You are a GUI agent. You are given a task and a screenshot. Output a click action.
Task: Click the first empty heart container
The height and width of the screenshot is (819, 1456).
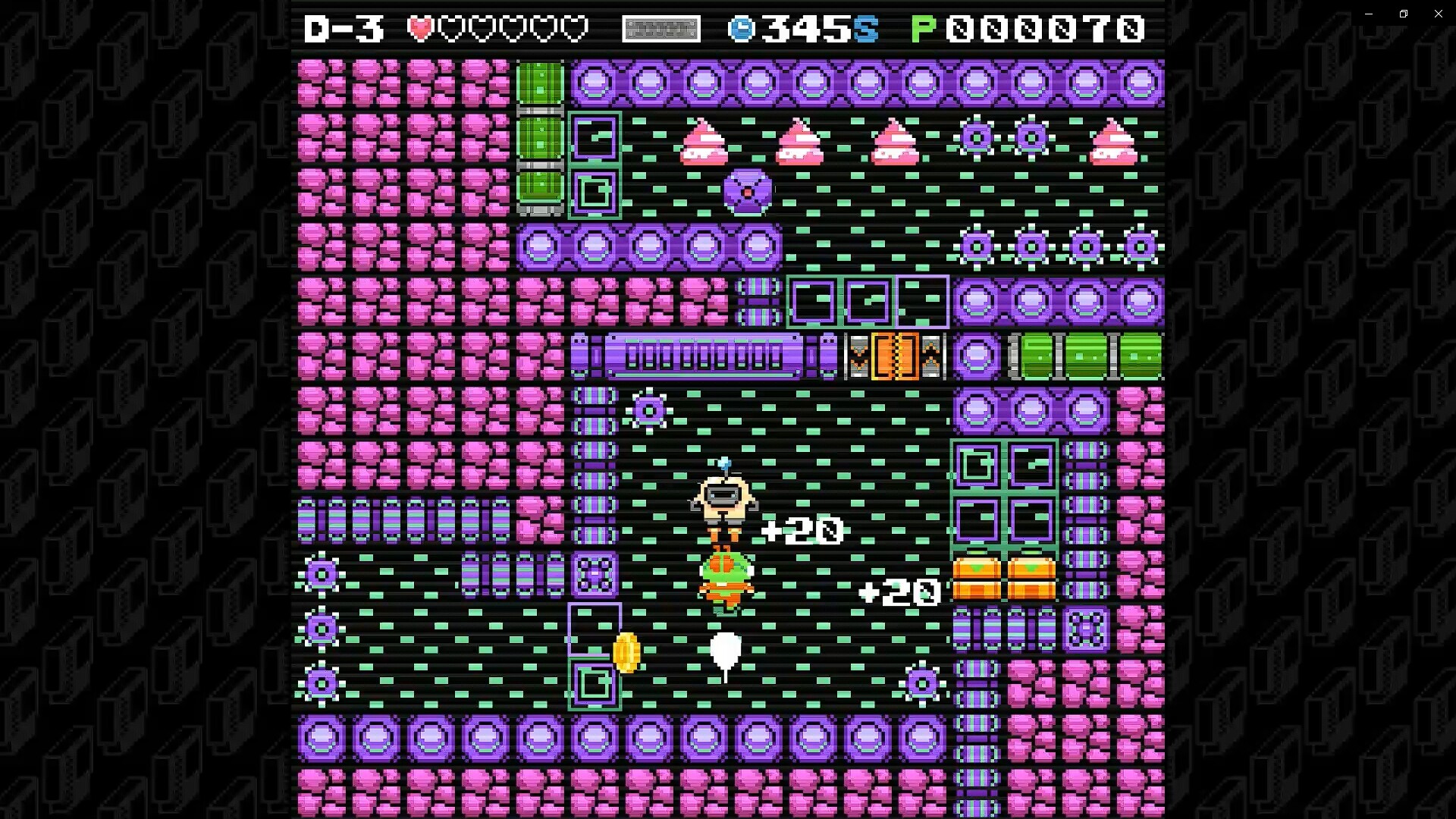pos(453,30)
